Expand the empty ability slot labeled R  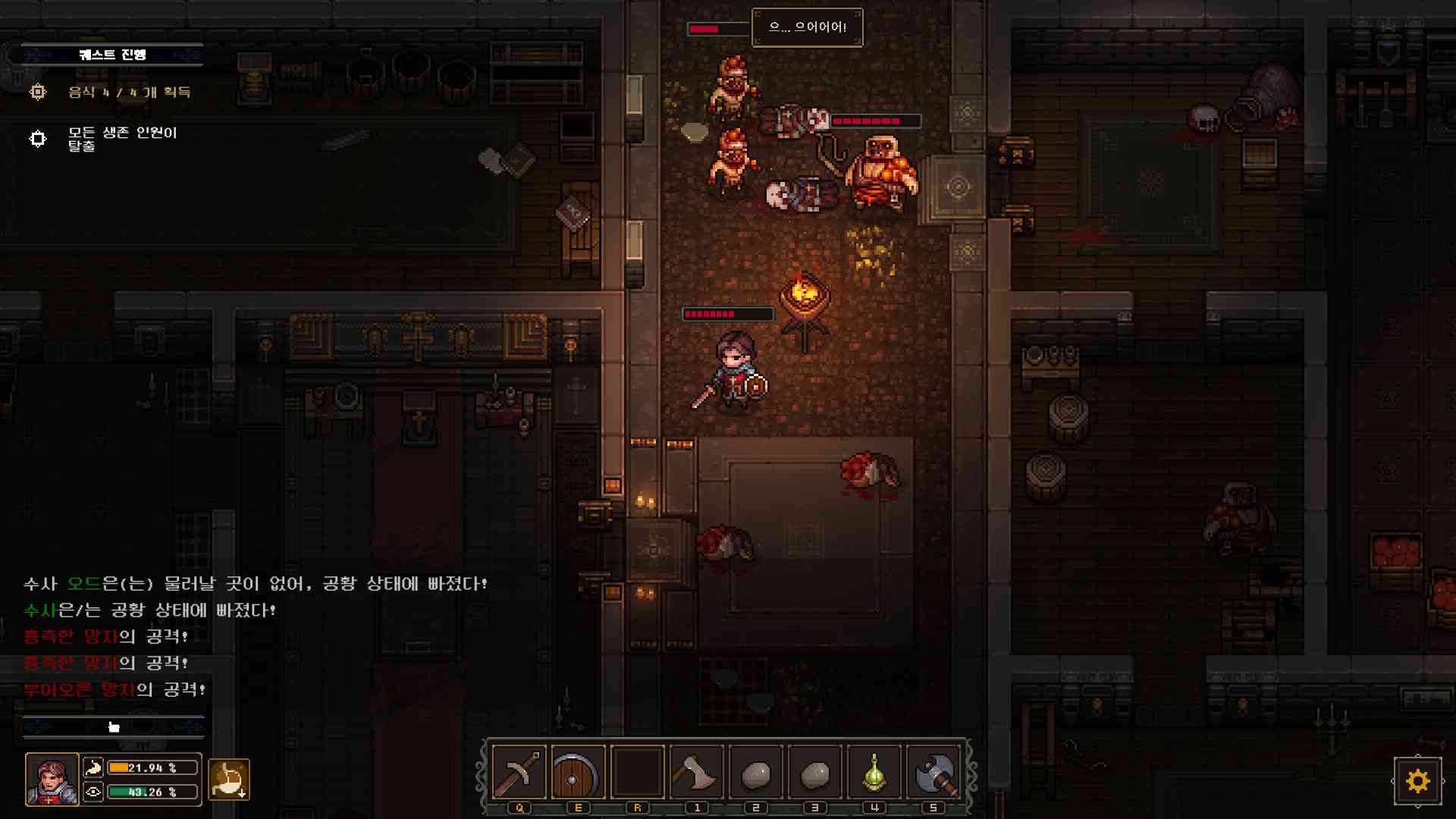click(638, 772)
